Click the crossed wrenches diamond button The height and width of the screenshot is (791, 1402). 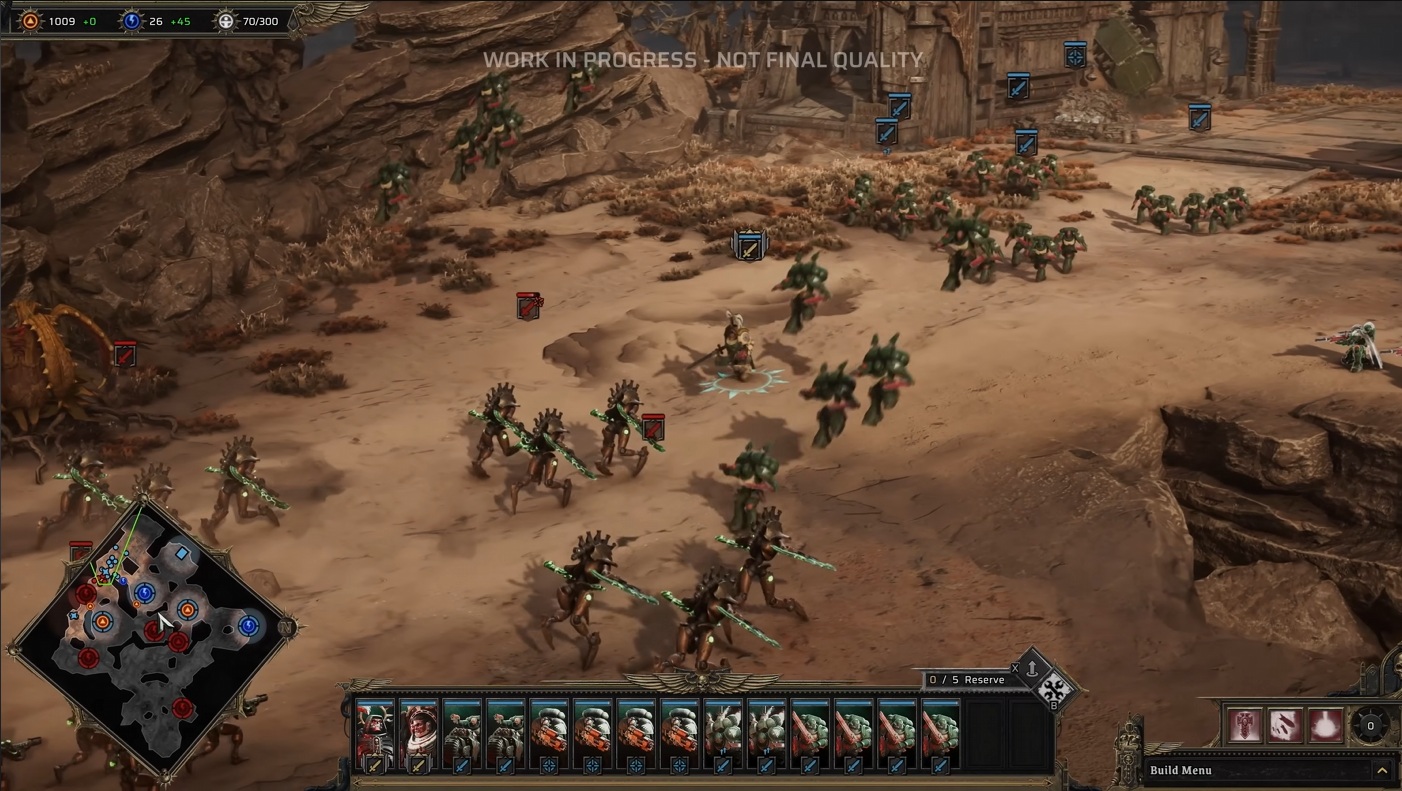click(1054, 690)
